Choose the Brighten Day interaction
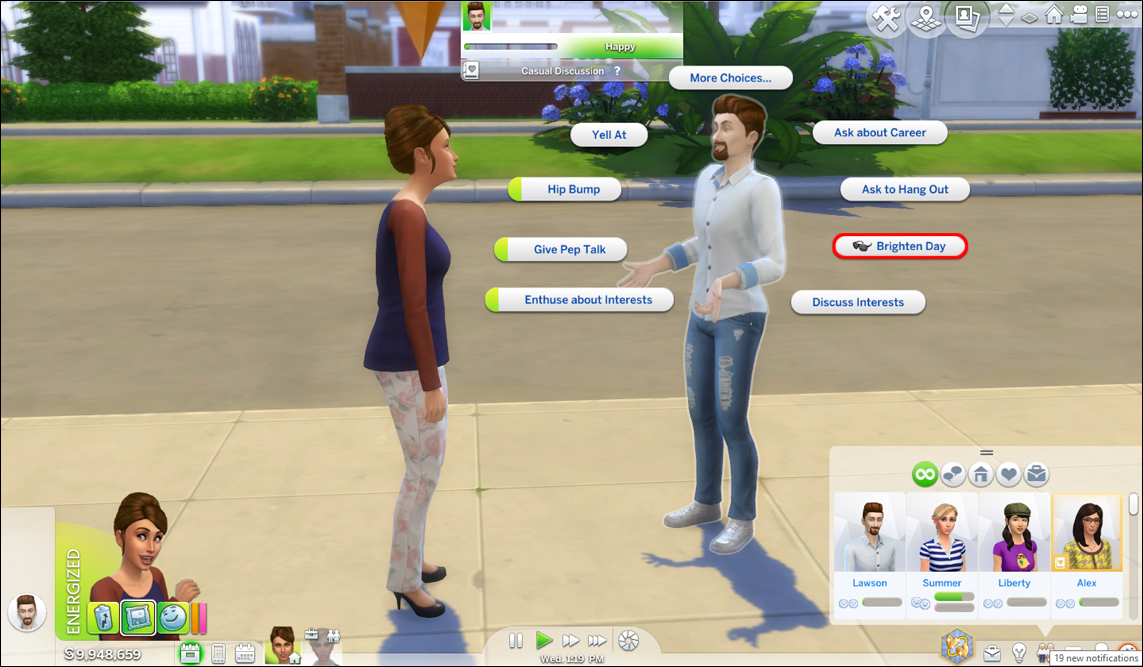The width and height of the screenshot is (1143, 667). [900, 246]
